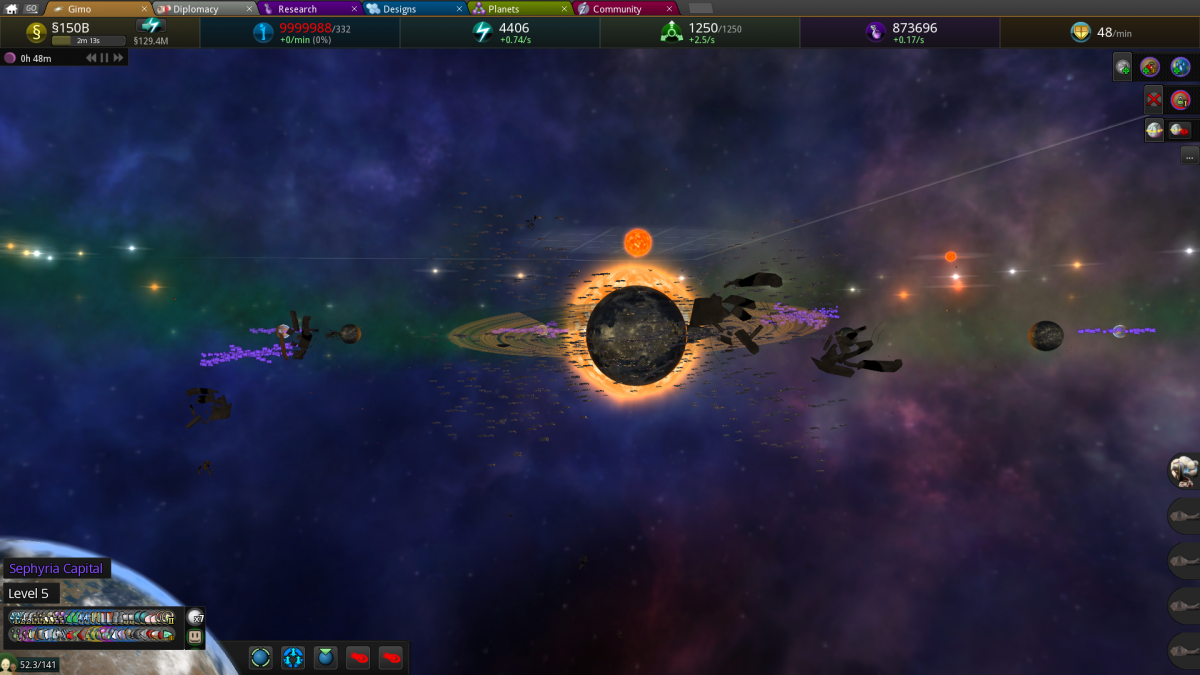Expand the ellipsis more-options button

pyautogui.click(x=1189, y=156)
